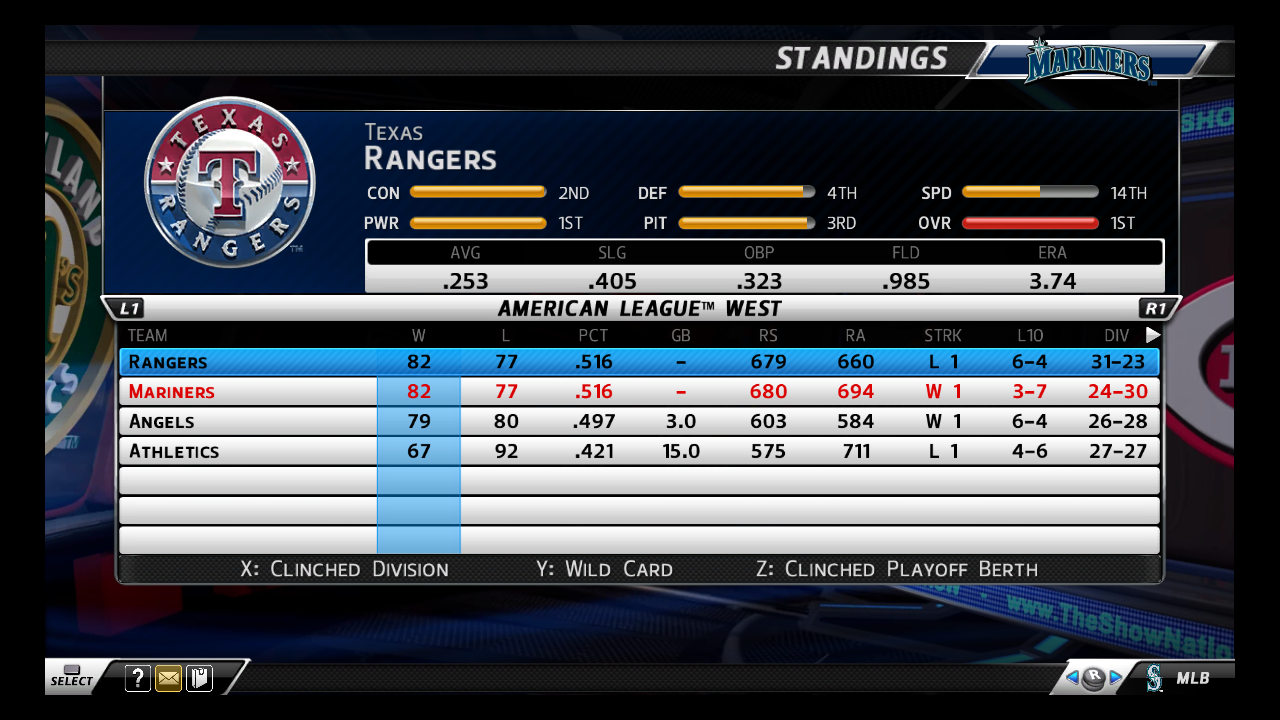Click the blue left arrow by MLB
The image size is (1280, 720).
point(1071,678)
